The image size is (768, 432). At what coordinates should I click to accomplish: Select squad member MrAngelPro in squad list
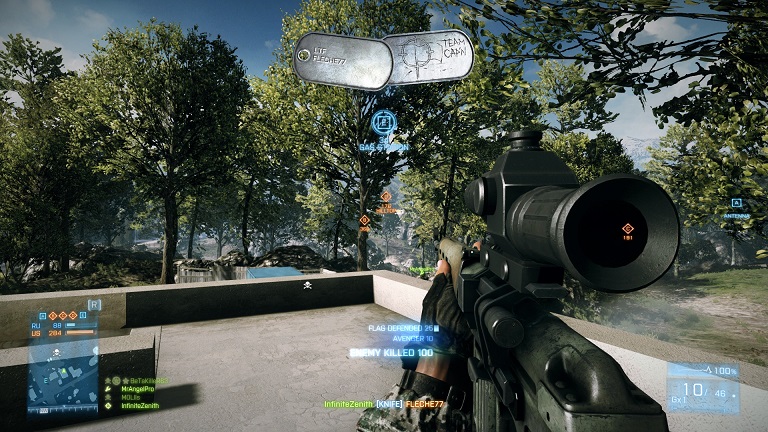click(x=139, y=389)
